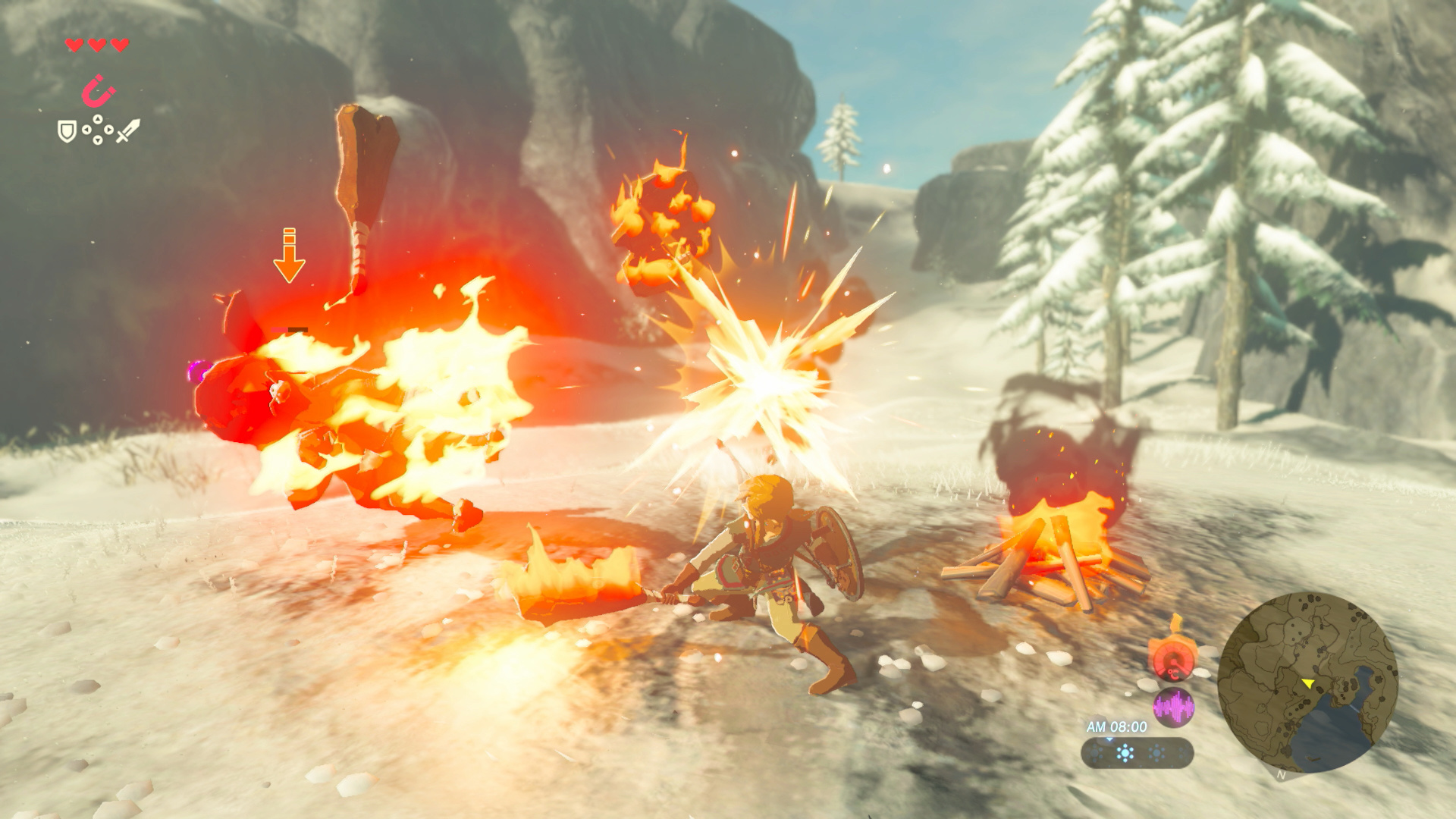This screenshot has width=1456, height=819.
Task: Click the bright snowflake on the weather bar
Action: click(1125, 752)
